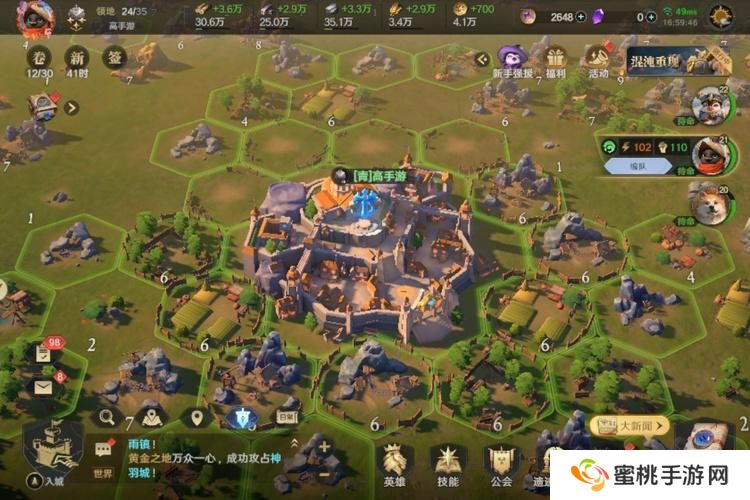Open the location pin marker tool
750x500 pixels.
(x=197, y=418)
